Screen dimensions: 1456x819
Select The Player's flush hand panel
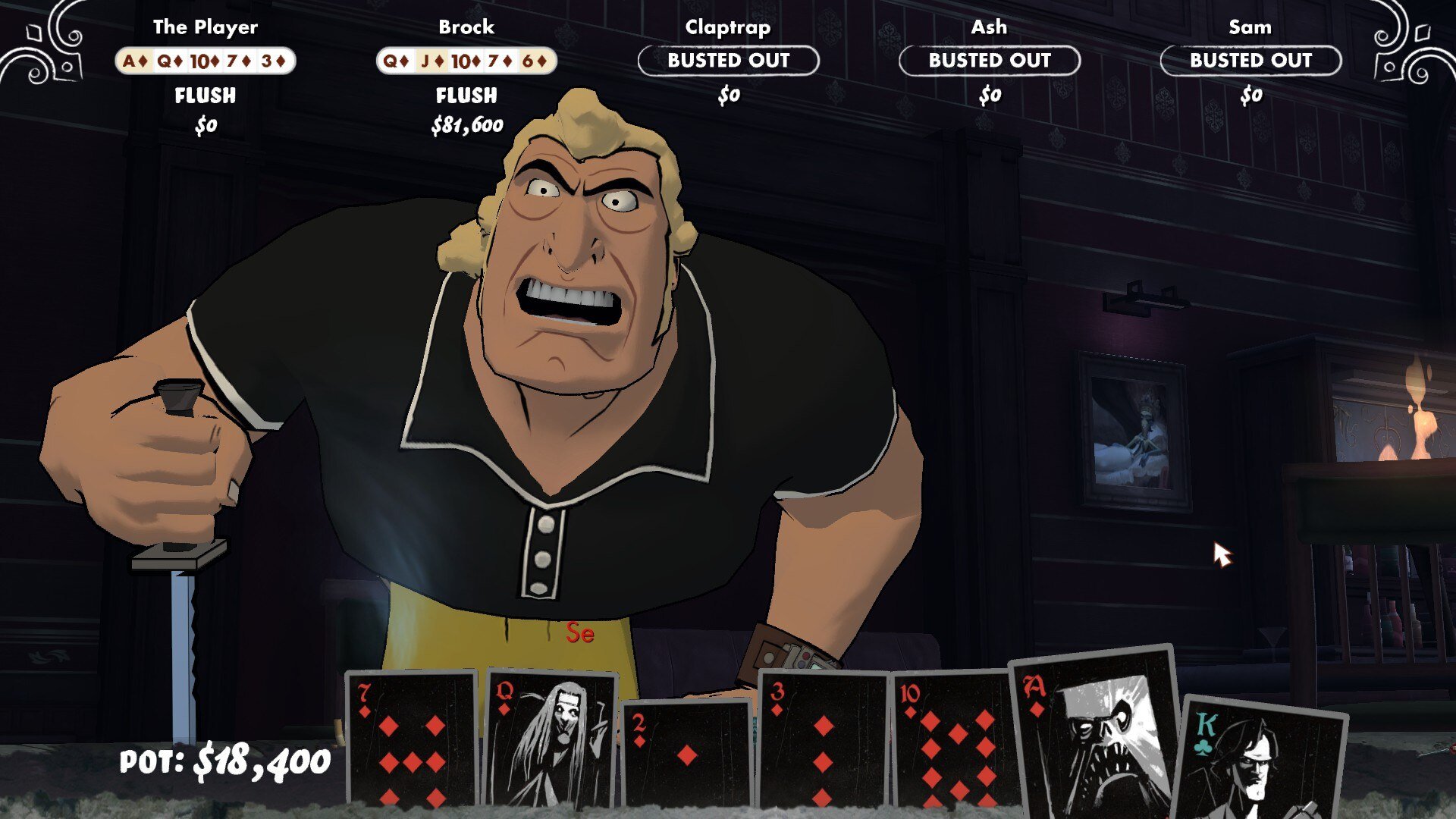(205, 61)
